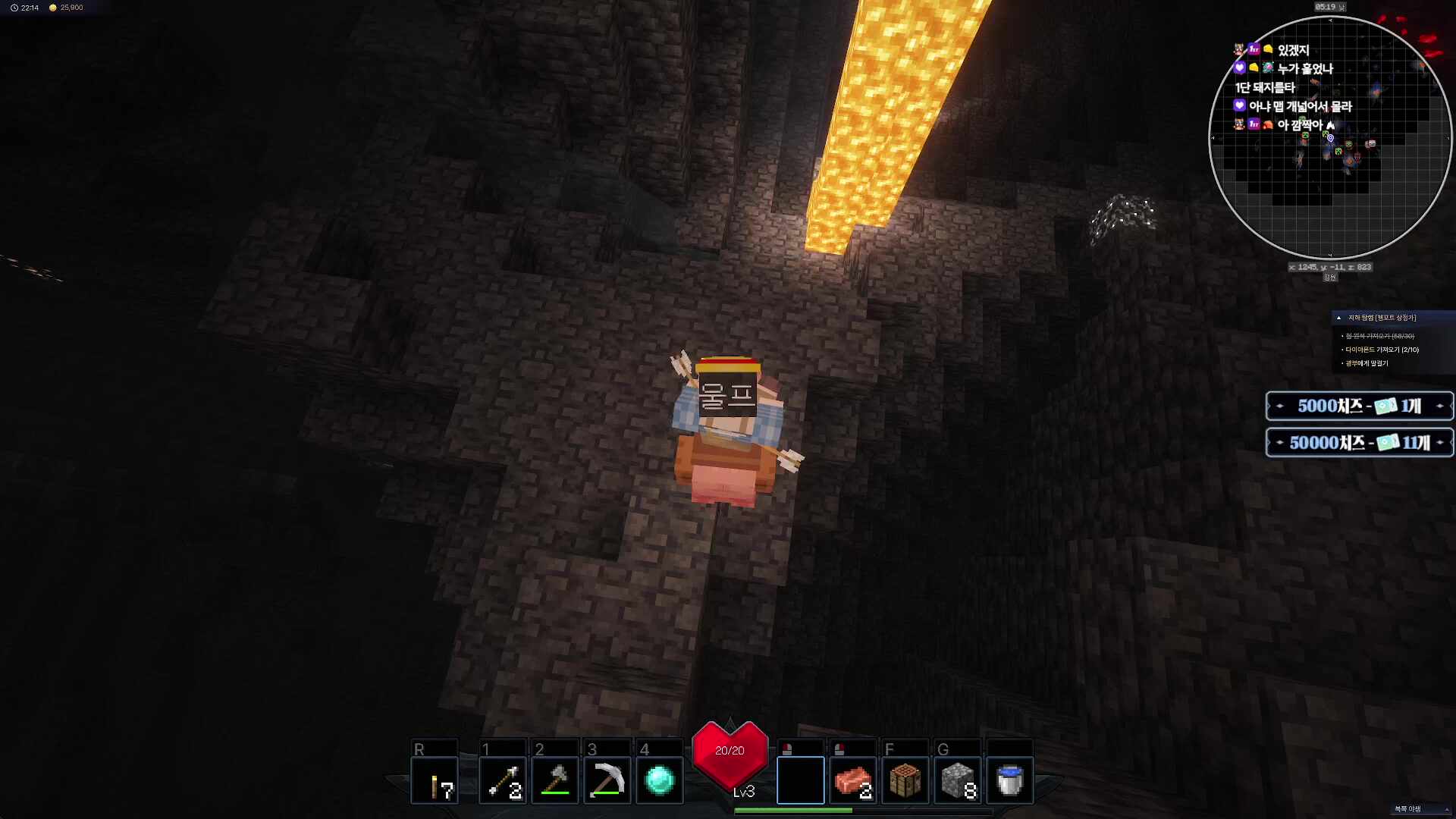Select the torch slot with 7 torches
This screenshot has width=1456, height=819.
[x=435, y=780]
